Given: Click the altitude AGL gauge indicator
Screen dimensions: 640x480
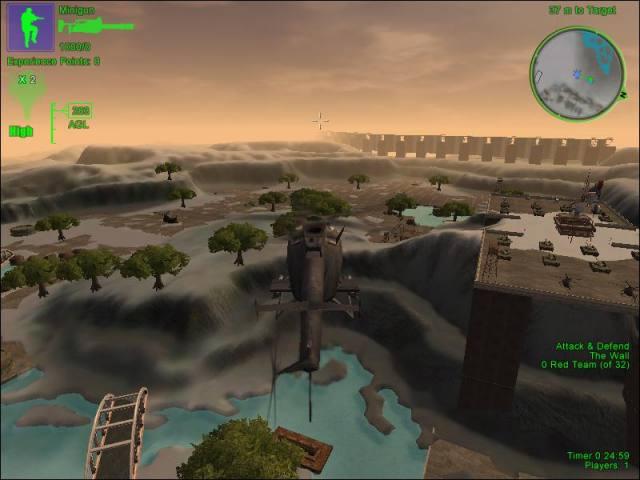Looking at the screenshot, I should point(77,117).
